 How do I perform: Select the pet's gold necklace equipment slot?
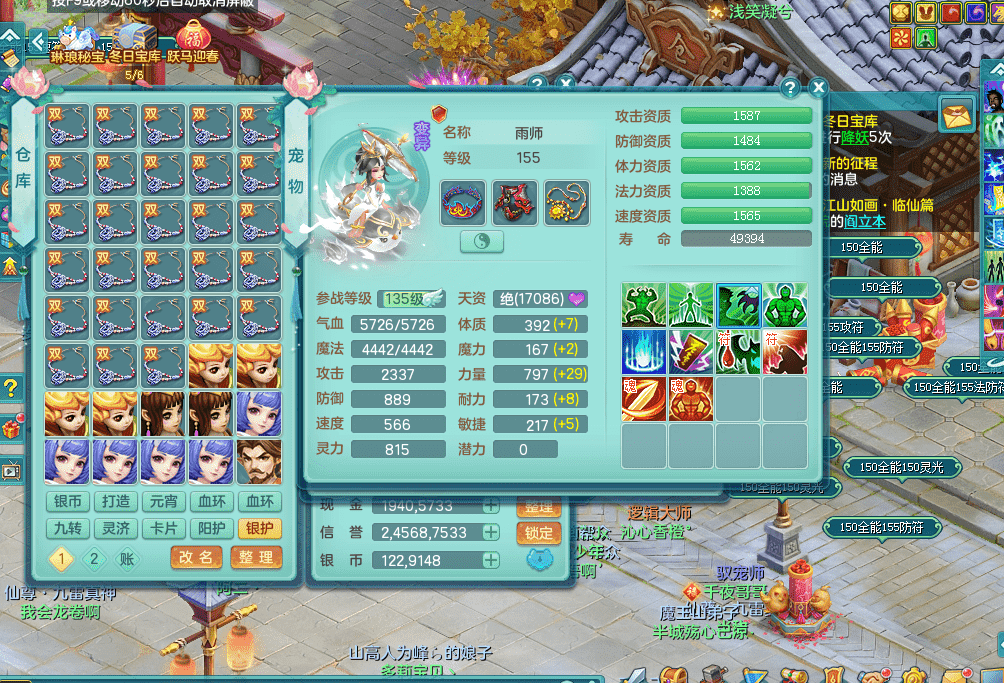point(566,202)
